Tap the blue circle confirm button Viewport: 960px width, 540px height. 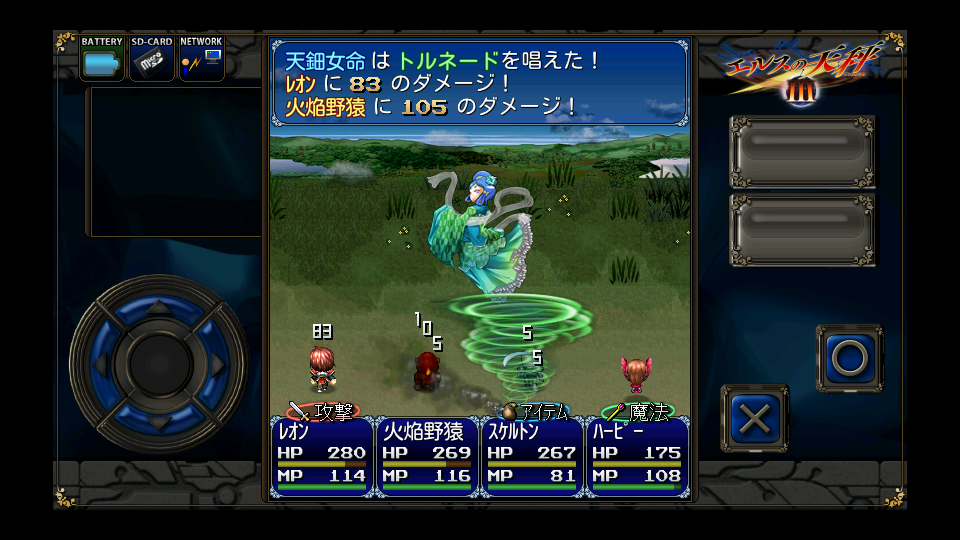tap(849, 357)
